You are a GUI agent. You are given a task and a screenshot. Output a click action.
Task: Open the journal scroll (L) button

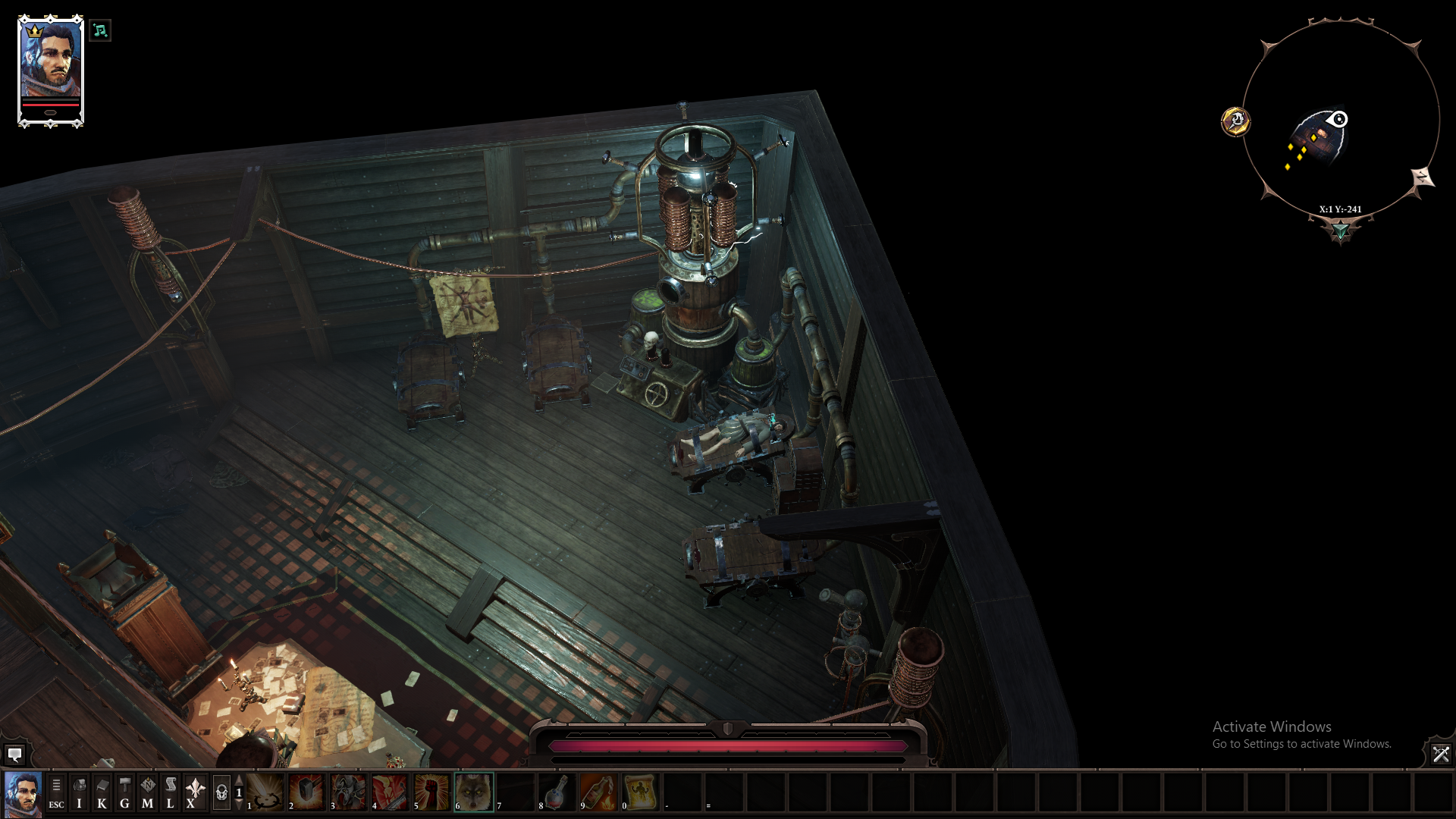(x=170, y=792)
